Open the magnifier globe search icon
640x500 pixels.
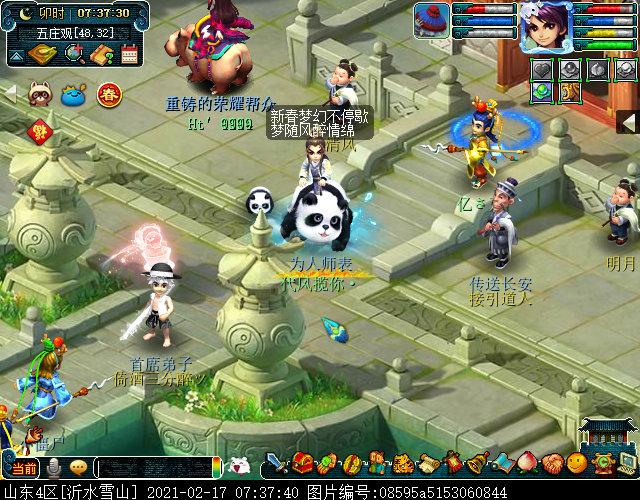pyautogui.click(x=73, y=55)
